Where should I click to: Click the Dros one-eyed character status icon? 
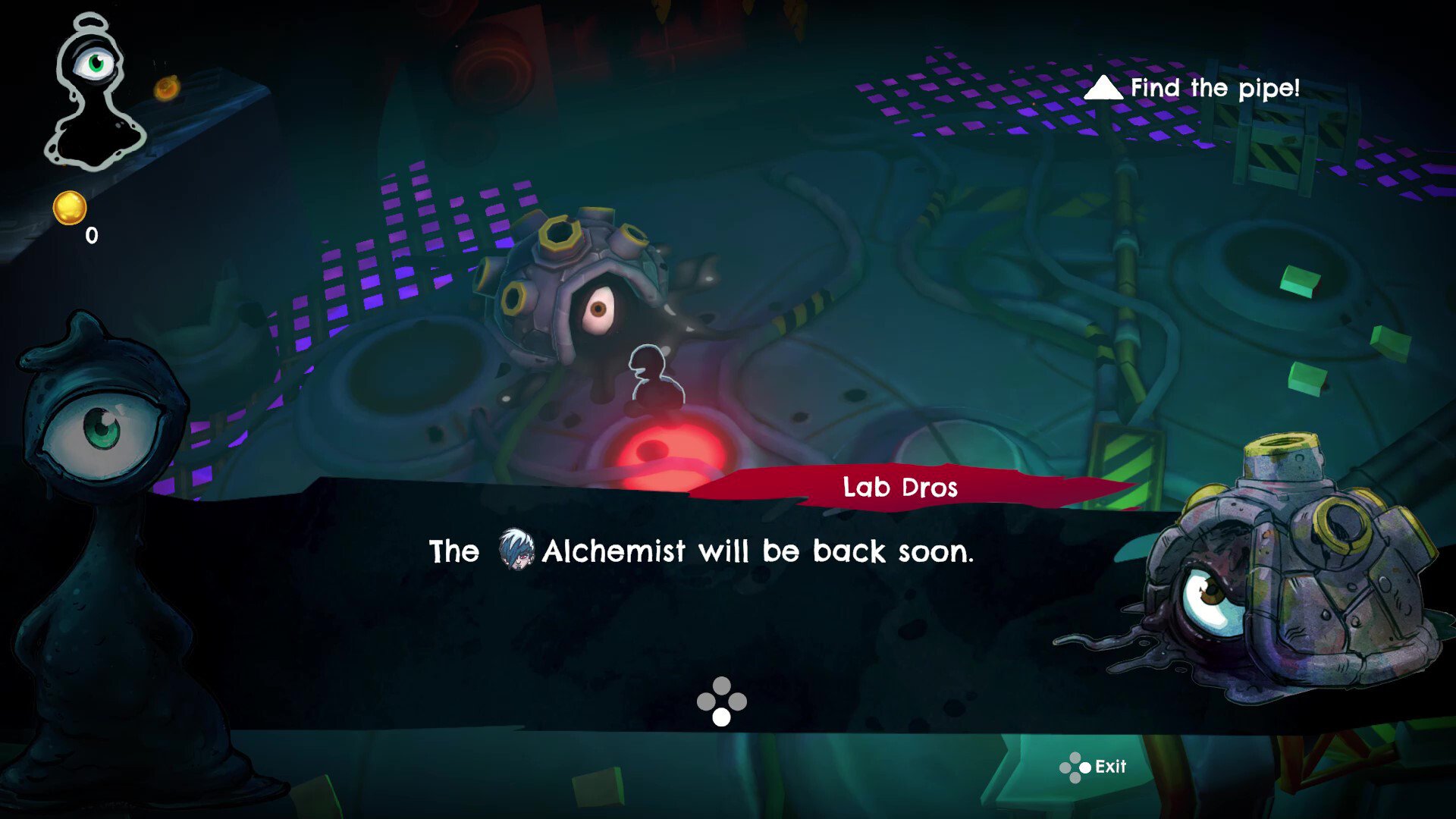pos(95,91)
